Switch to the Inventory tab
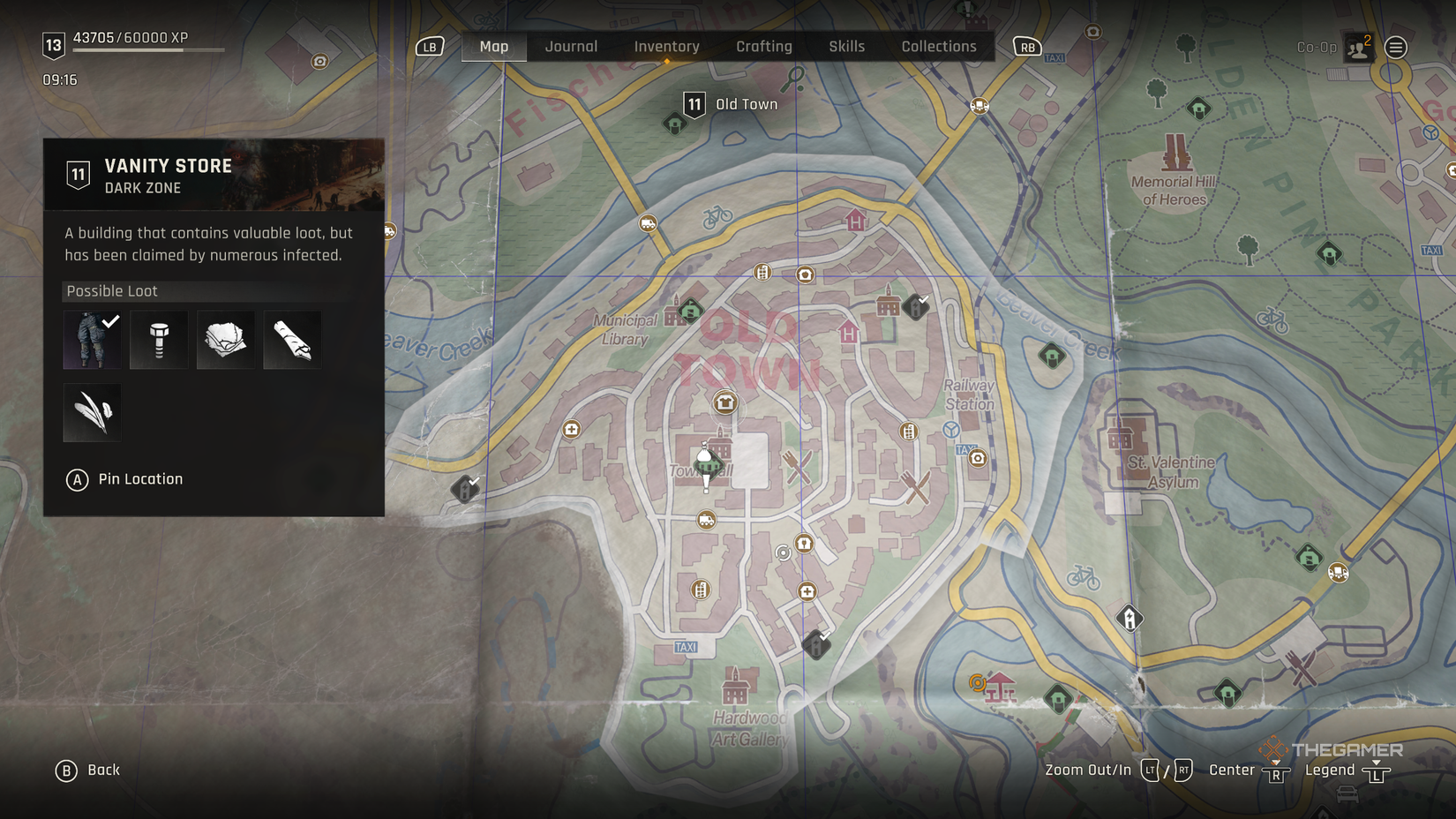Viewport: 1456px width, 819px height. pos(666,46)
